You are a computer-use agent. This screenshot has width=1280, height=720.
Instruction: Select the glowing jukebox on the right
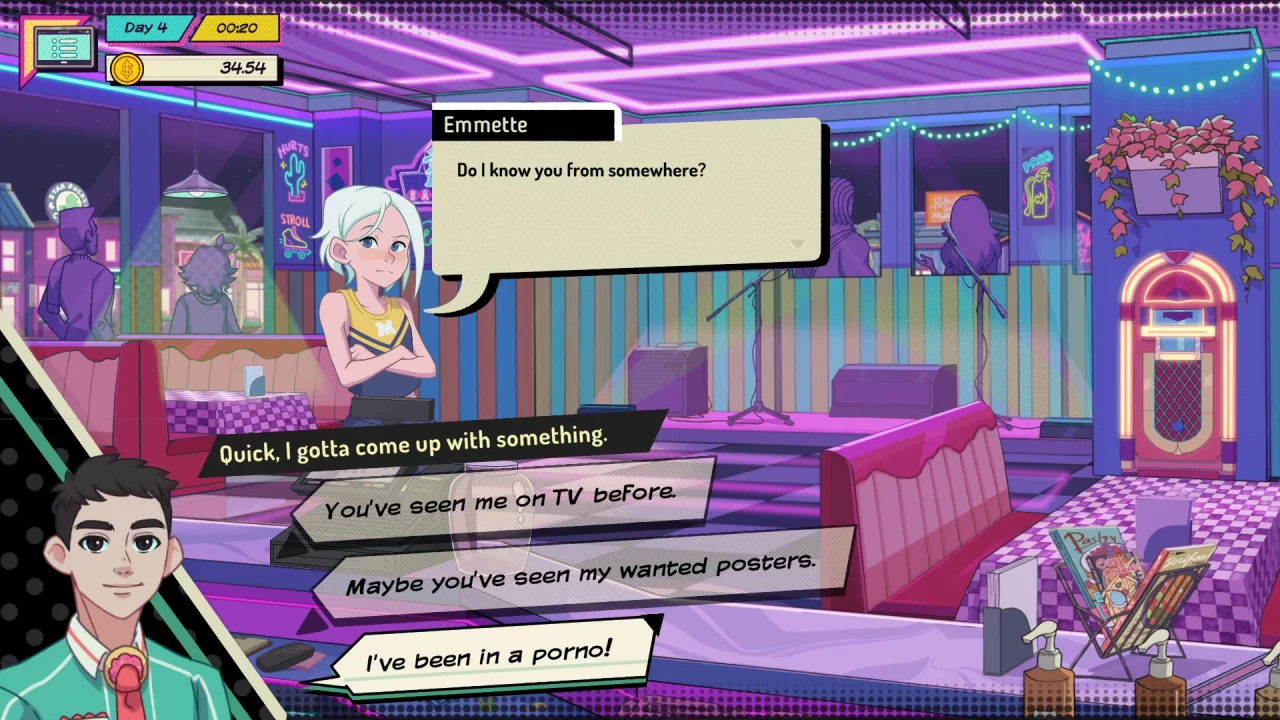point(1176,350)
